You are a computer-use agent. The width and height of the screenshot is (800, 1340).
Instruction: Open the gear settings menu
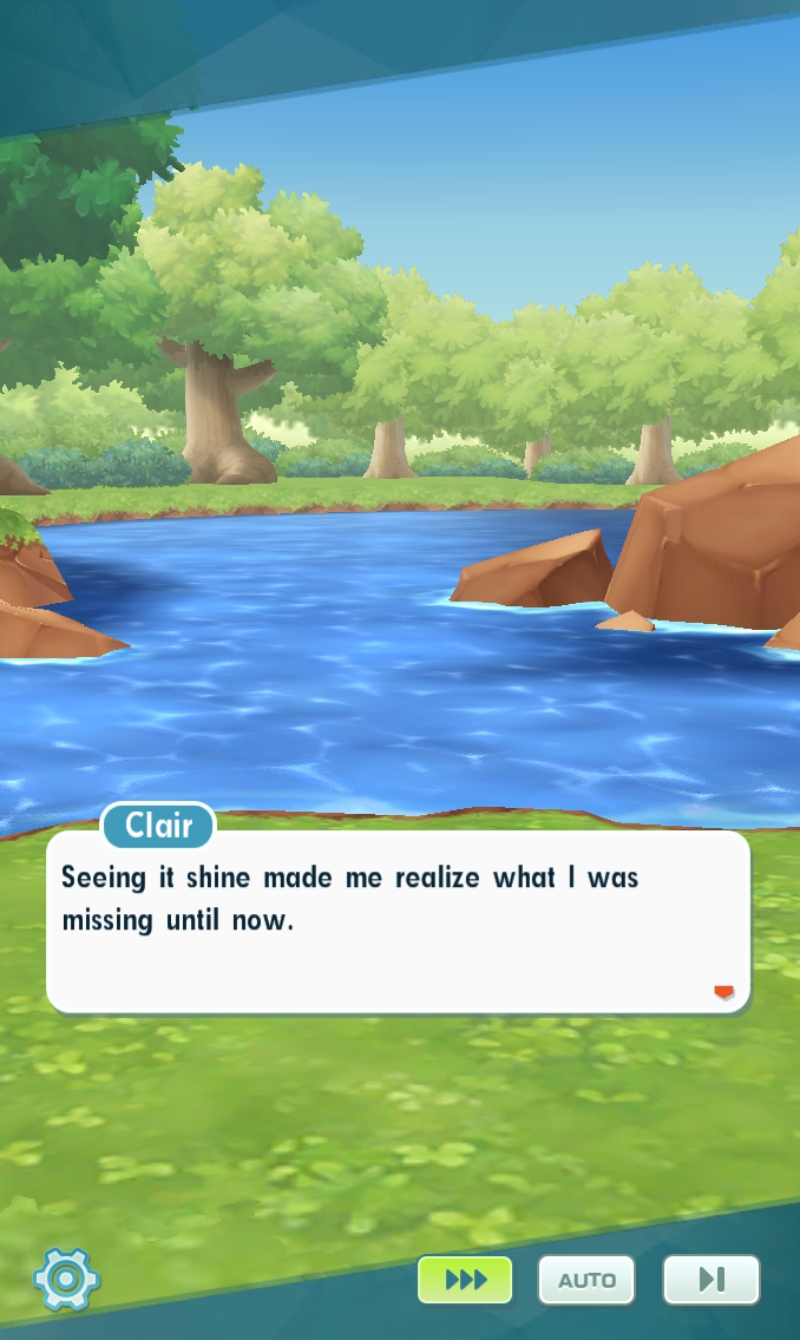[66, 1278]
